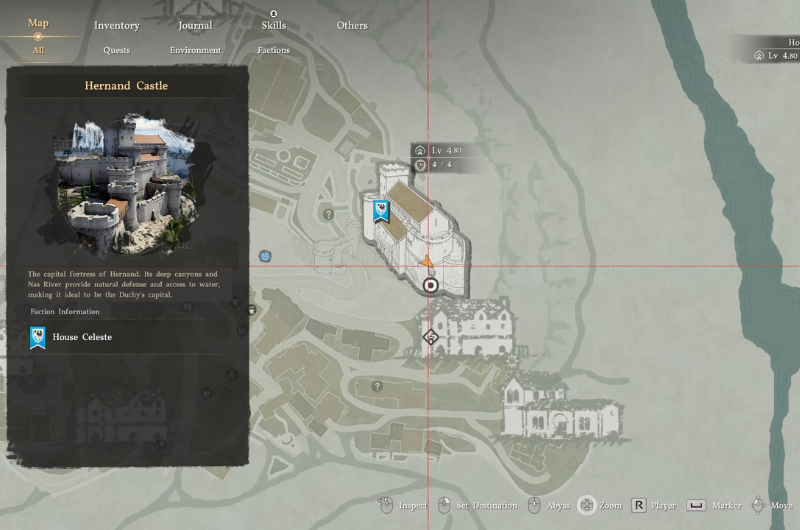800x530 pixels.
Task: Filter the map by Quests
Action: (117, 50)
